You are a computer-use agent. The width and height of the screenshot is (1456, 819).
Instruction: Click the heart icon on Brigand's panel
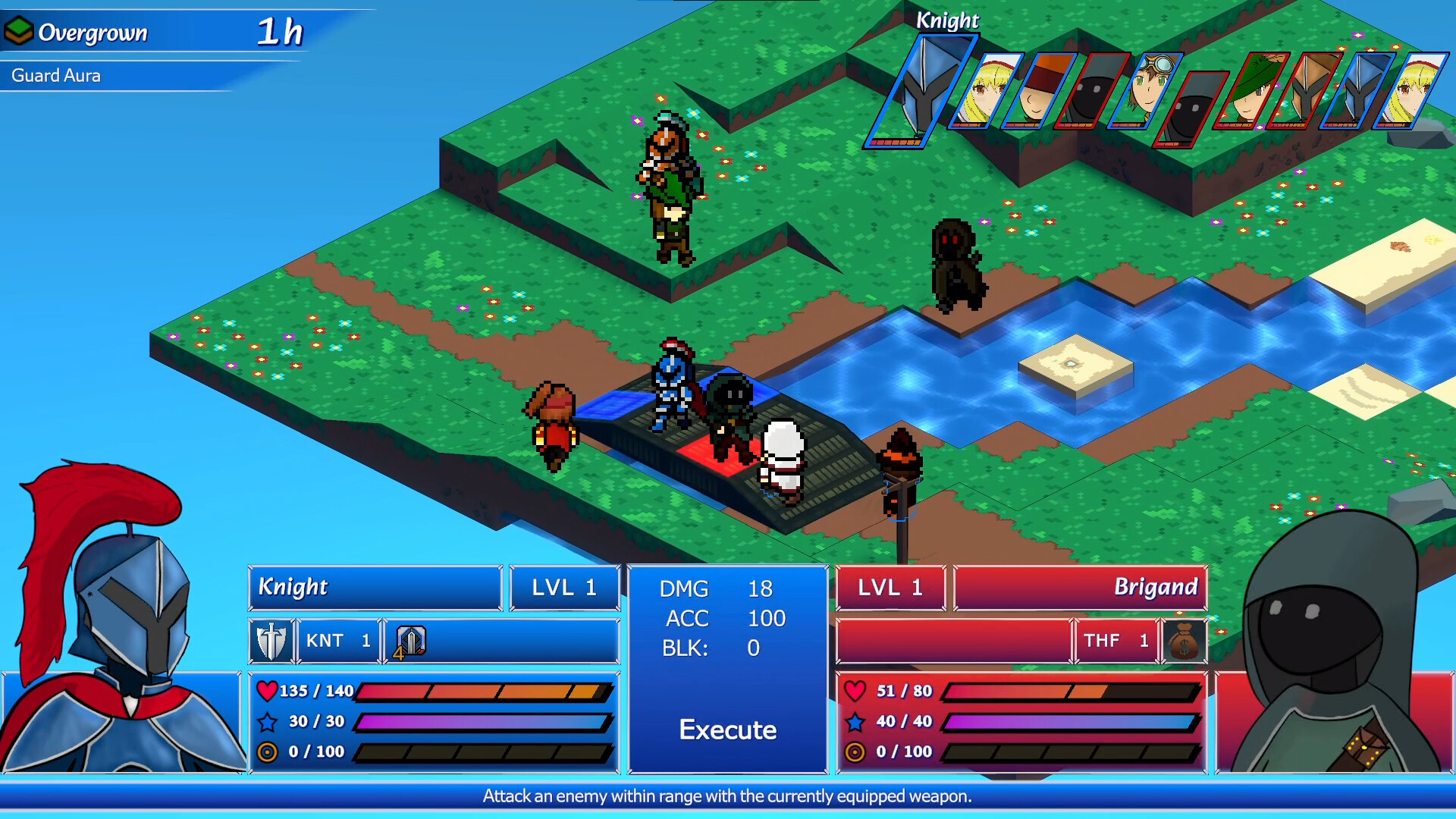click(857, 691)
